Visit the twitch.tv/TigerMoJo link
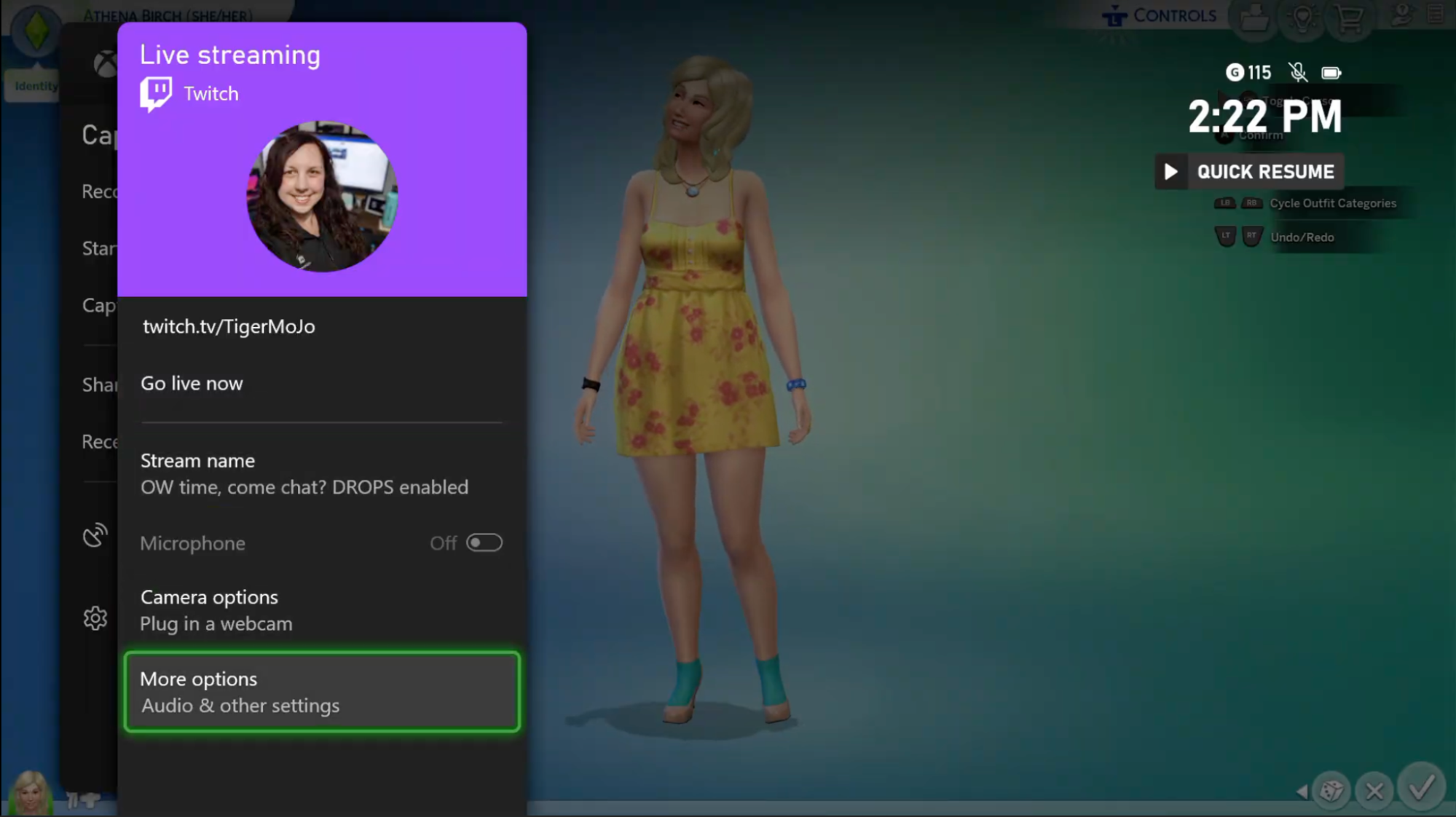The image size is (1456, 817). 228,326
